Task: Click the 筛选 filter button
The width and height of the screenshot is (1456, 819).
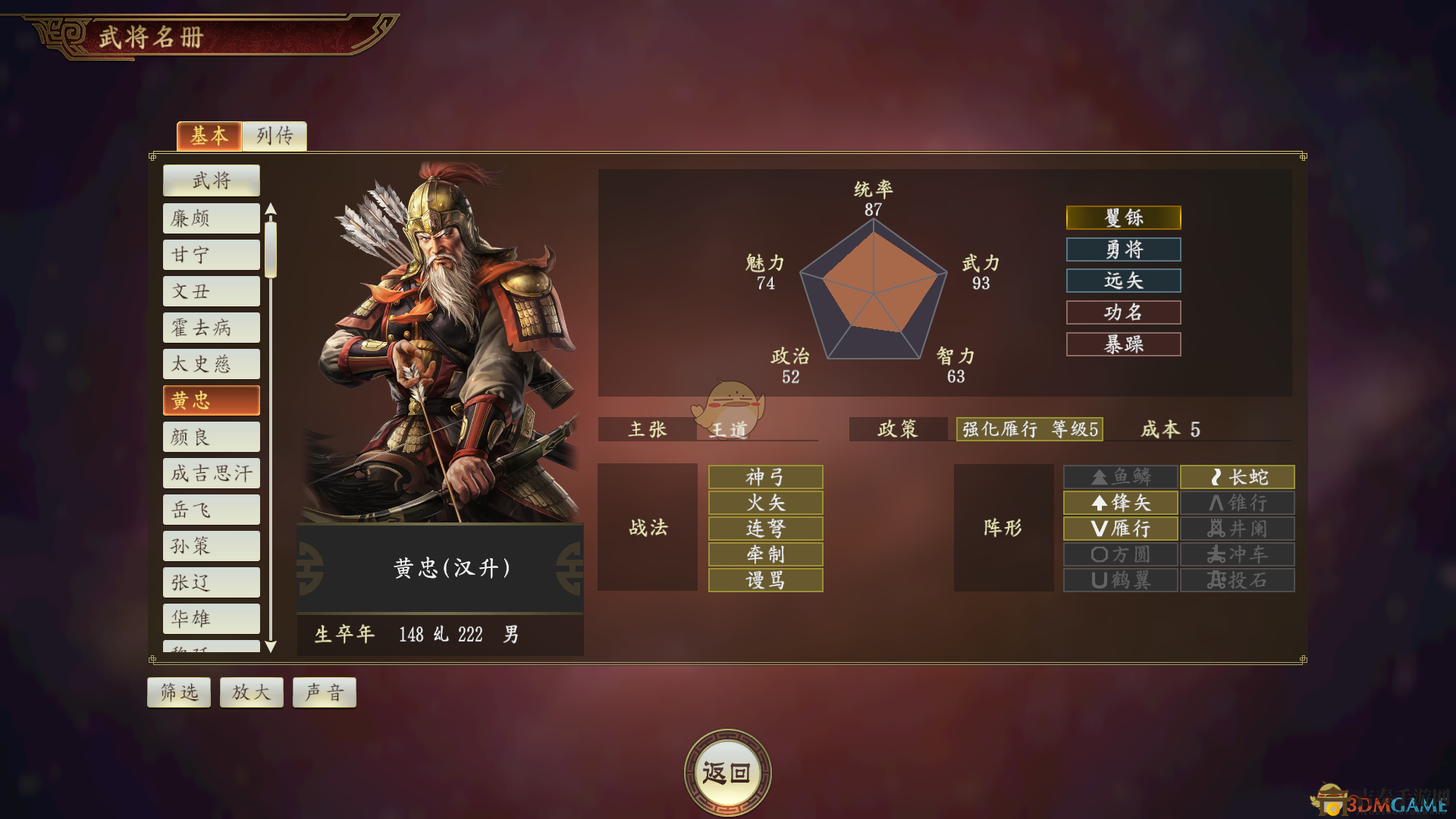Action: [x=178, y=692]
